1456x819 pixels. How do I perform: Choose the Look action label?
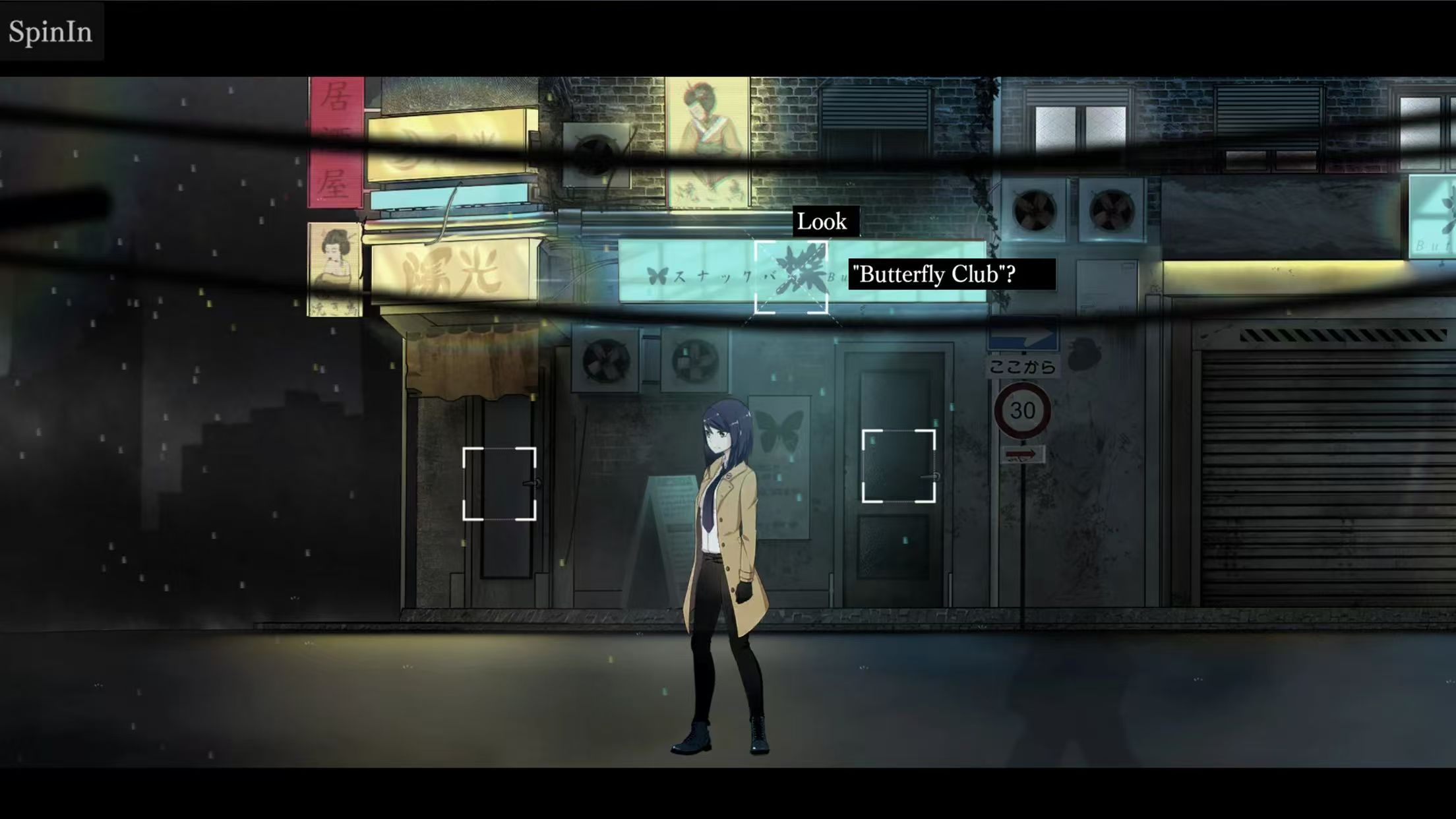coord(822,222)
